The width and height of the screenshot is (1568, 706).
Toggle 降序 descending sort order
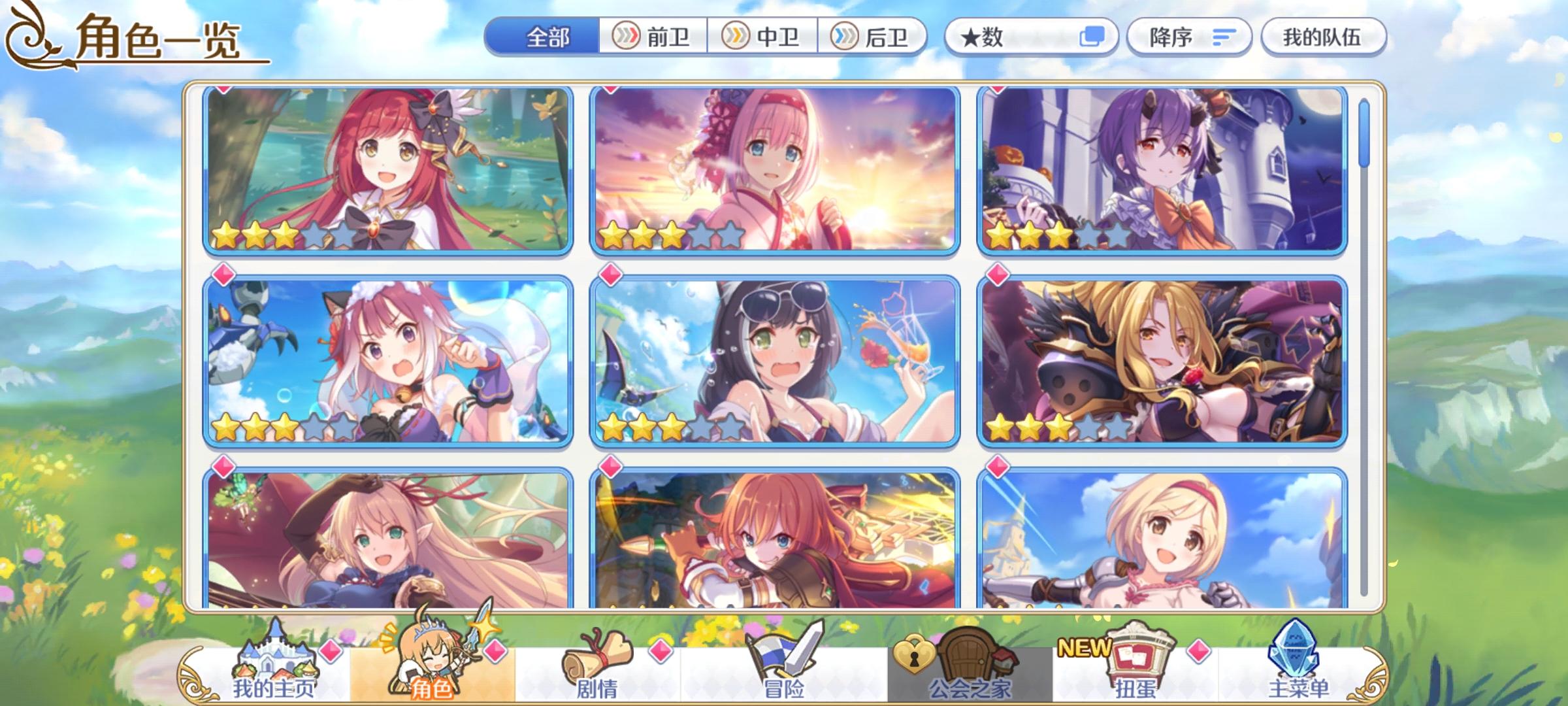[1190, 37]
